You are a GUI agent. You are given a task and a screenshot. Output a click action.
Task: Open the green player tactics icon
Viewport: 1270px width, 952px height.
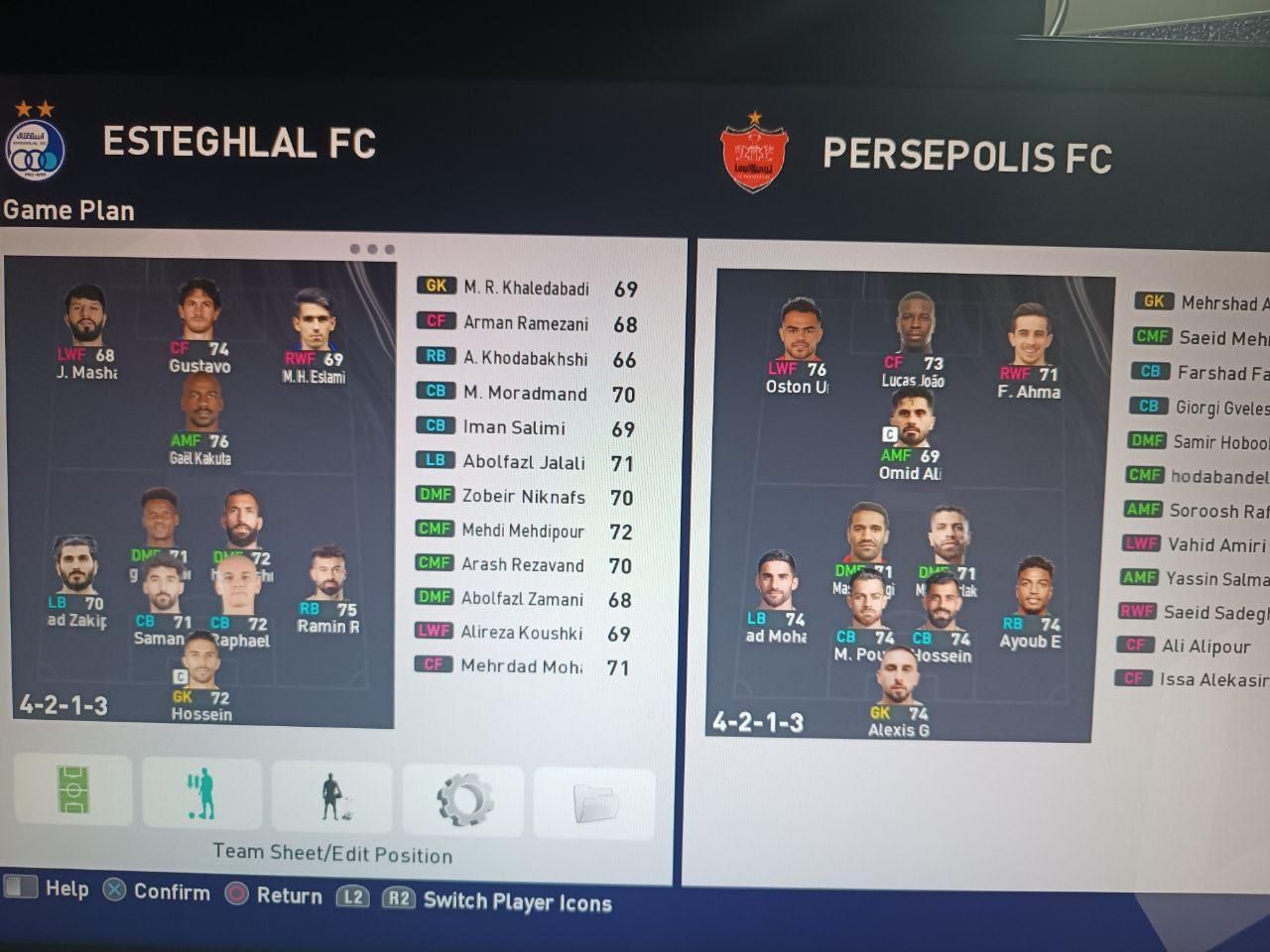pos(201,793)
